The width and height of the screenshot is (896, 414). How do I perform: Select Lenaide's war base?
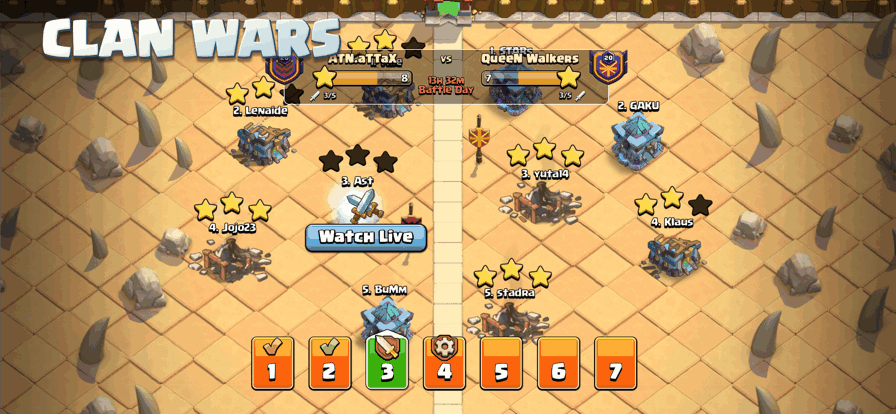point(263,142)
